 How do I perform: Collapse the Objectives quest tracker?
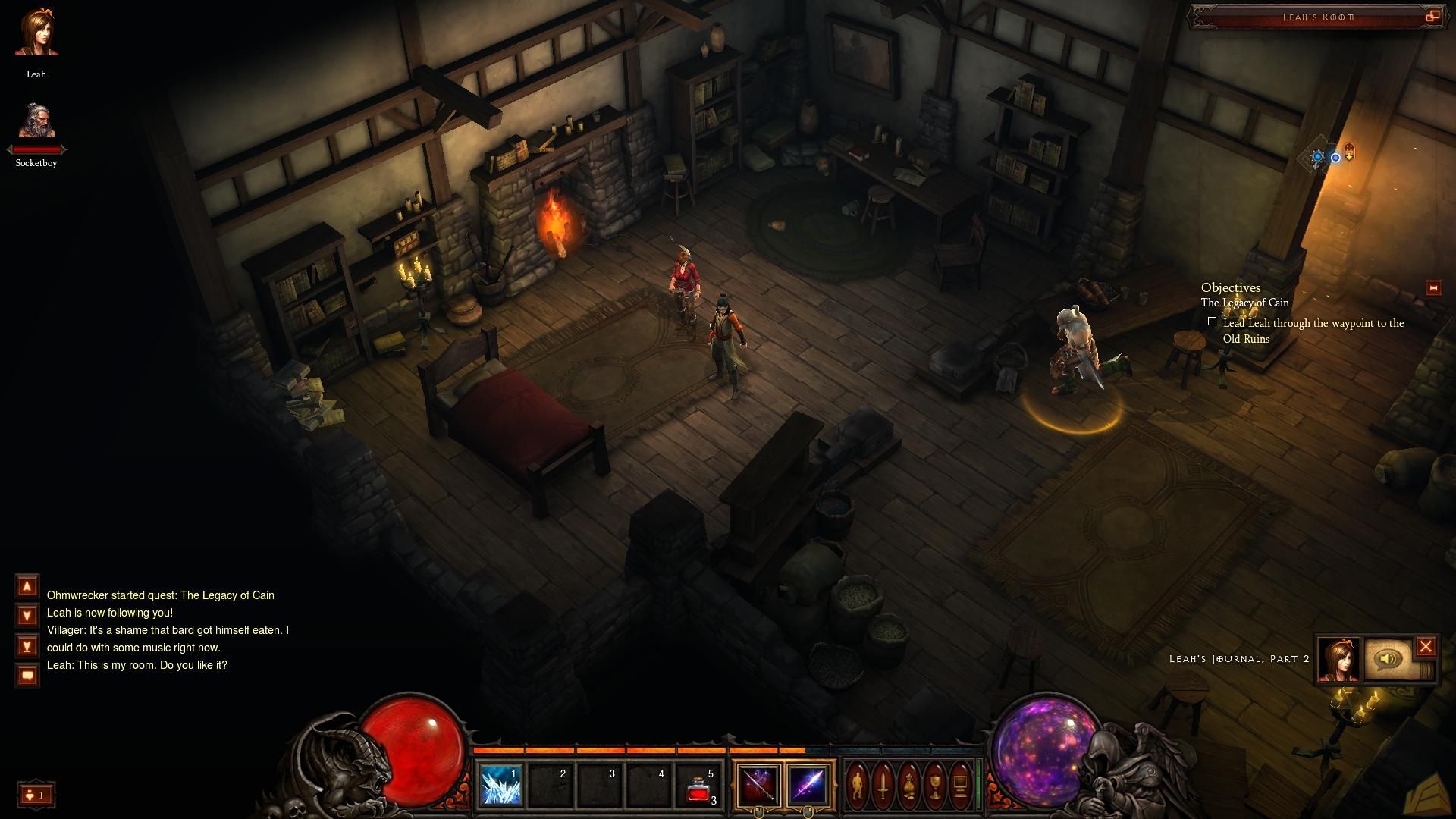[1433, 288]
